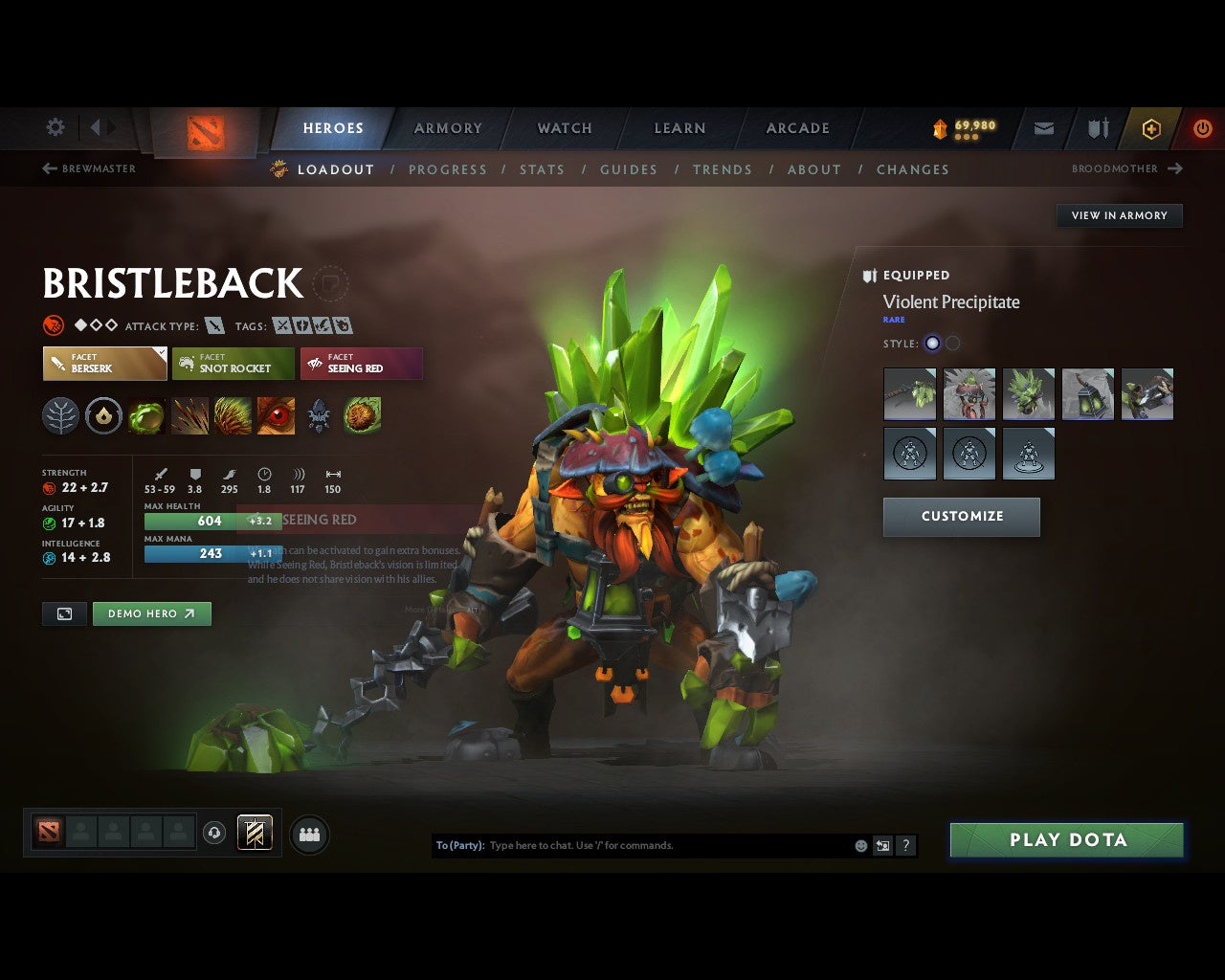Go back to Brewmaster hero

pos(88,168)
